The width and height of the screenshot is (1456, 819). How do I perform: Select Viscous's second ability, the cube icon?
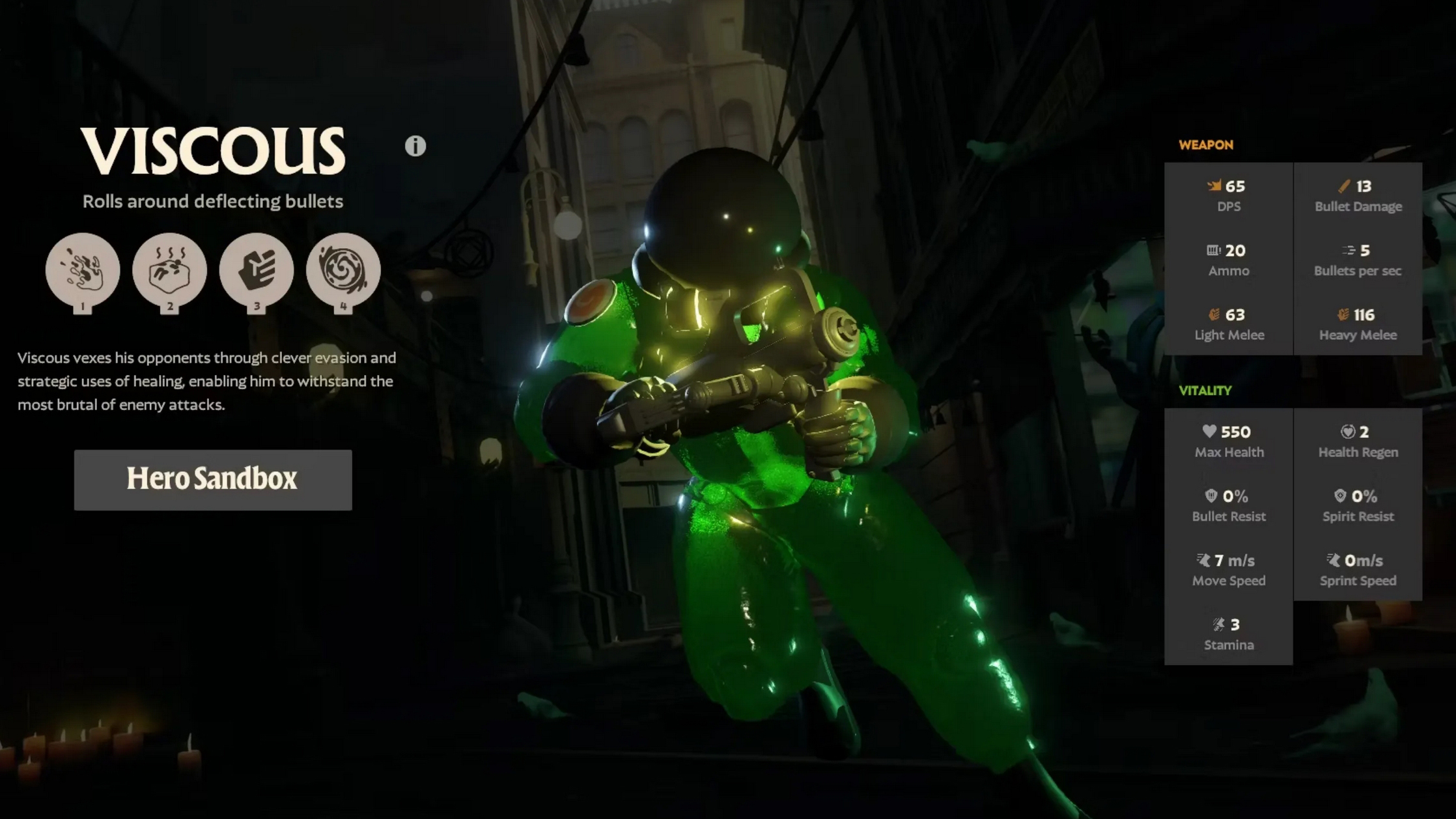169,270
